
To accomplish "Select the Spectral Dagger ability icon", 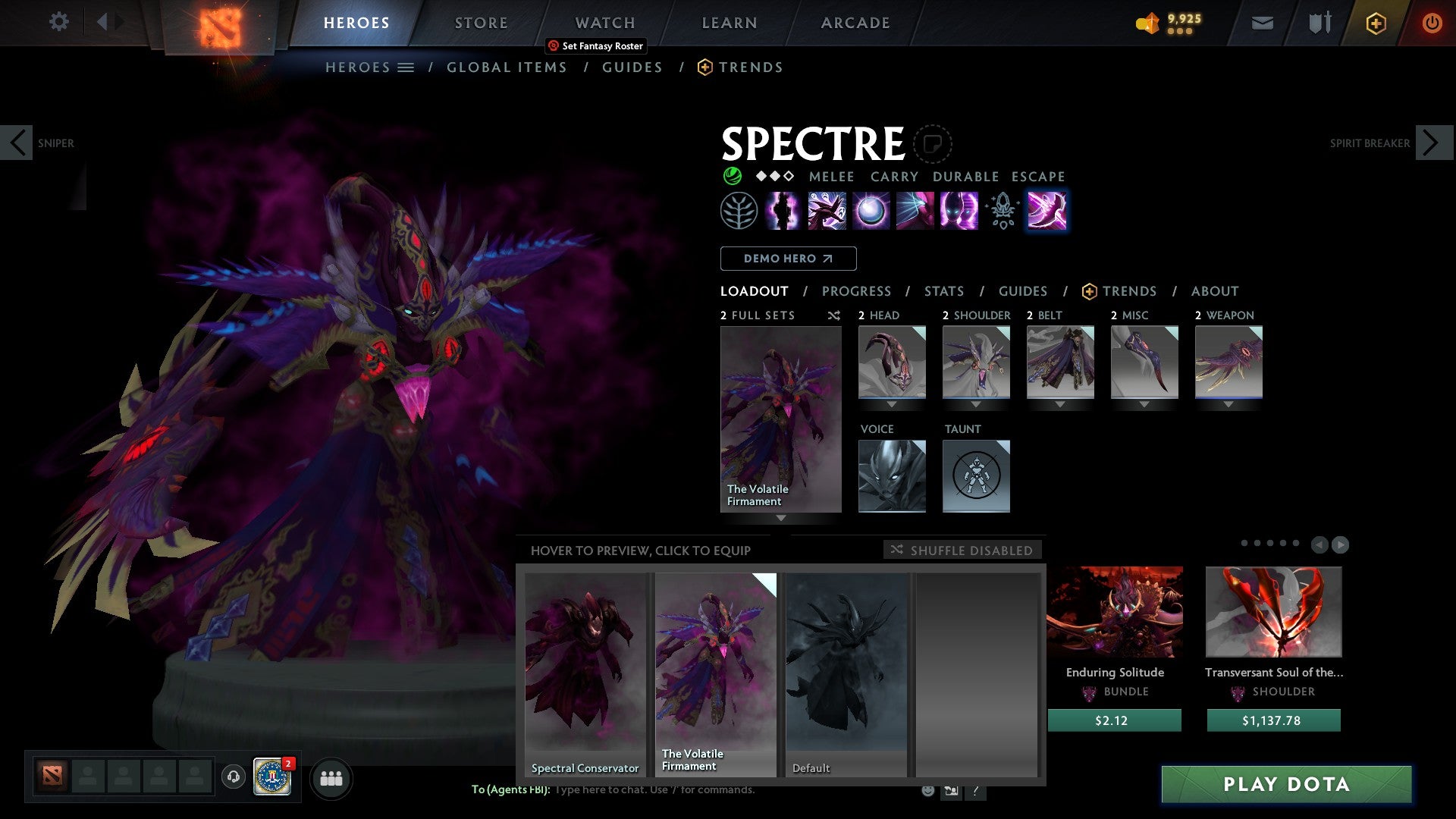I will (x=827, y=211).
